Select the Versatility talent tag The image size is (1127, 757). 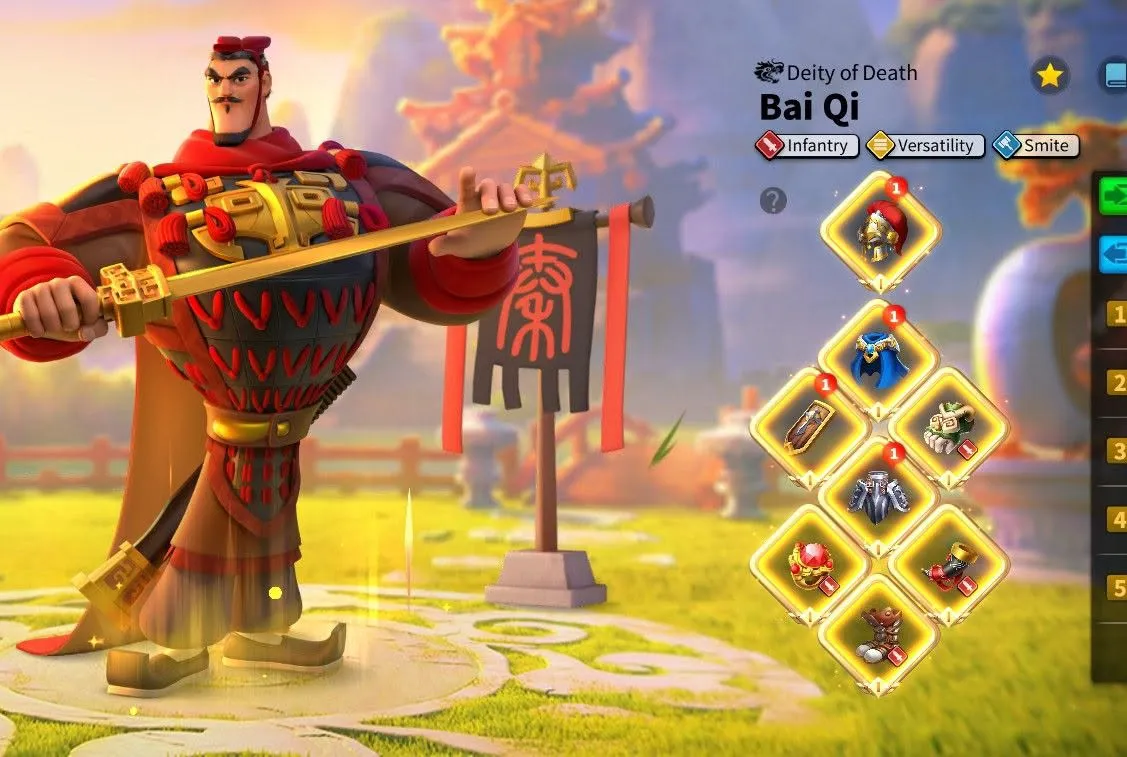[925, 146]
